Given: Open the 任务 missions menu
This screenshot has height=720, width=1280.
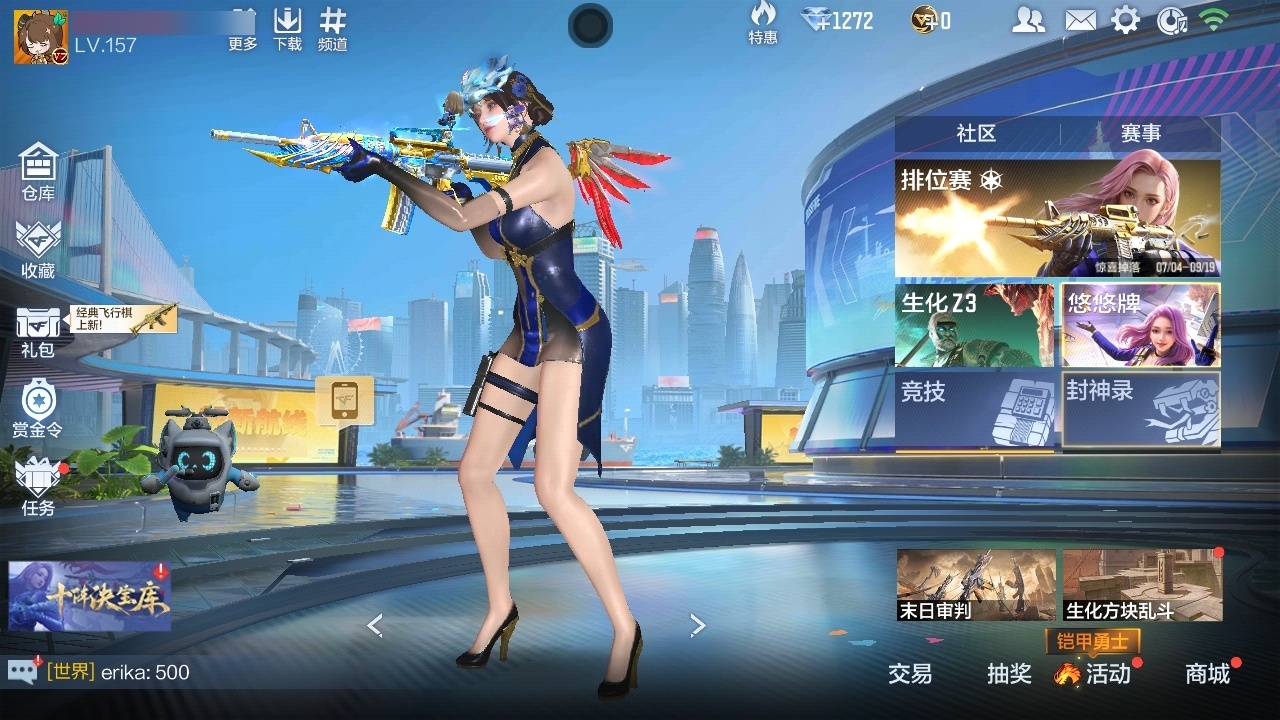Looking at the screenshot, I should coord(38,487).
